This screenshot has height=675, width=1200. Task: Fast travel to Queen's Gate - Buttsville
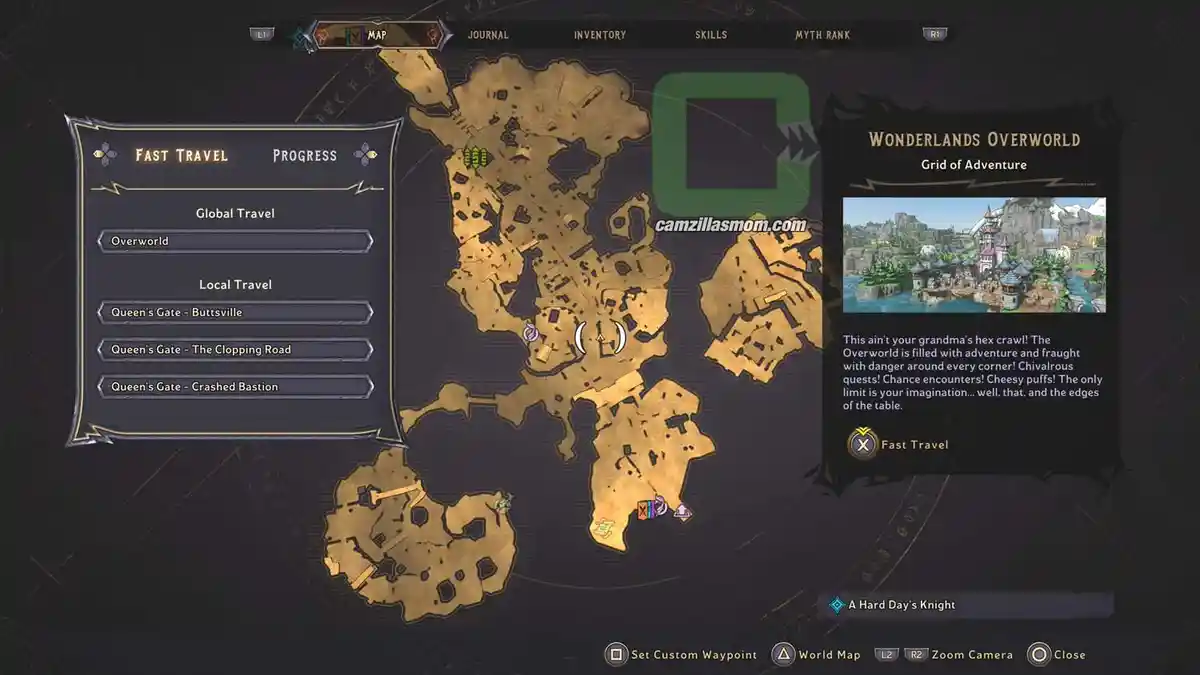pos(235,312)
